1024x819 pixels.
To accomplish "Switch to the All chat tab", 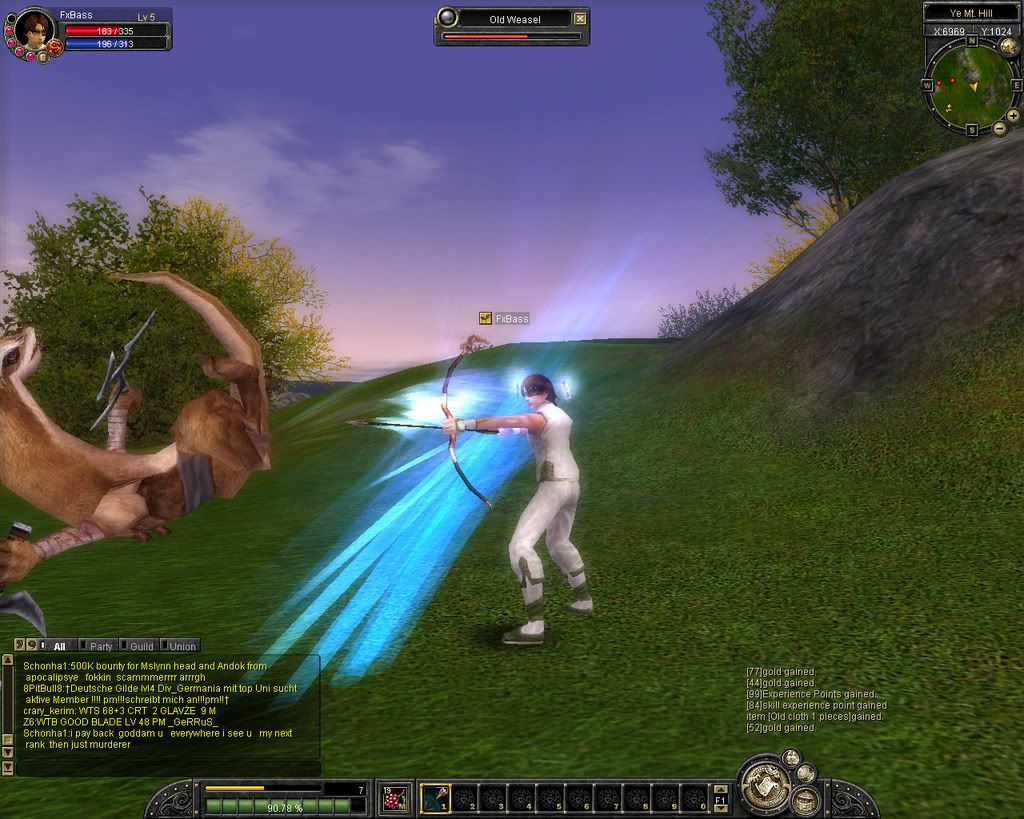I will point(59,646).
